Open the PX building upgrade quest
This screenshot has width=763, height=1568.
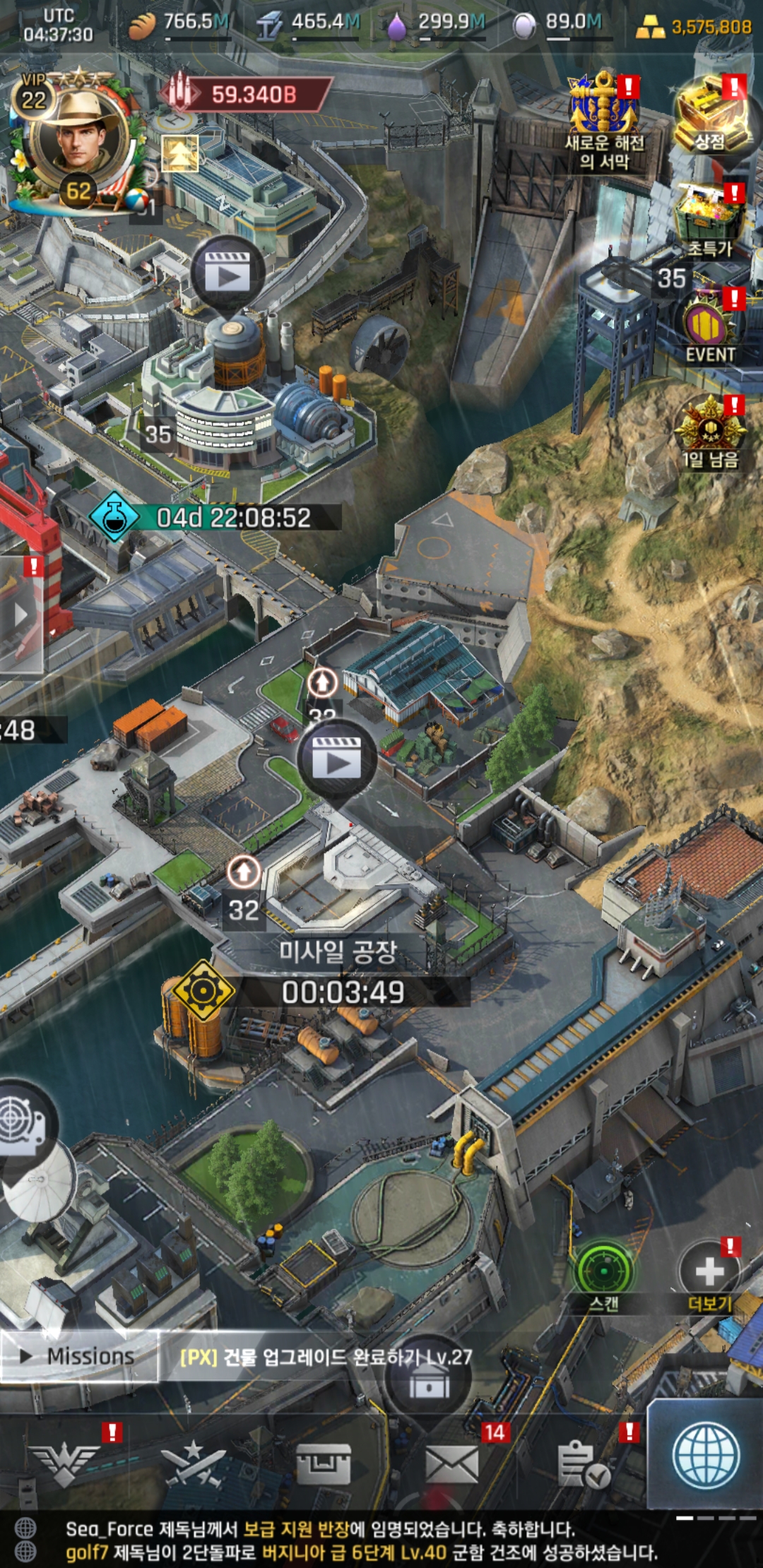(x=326, y=1357)
